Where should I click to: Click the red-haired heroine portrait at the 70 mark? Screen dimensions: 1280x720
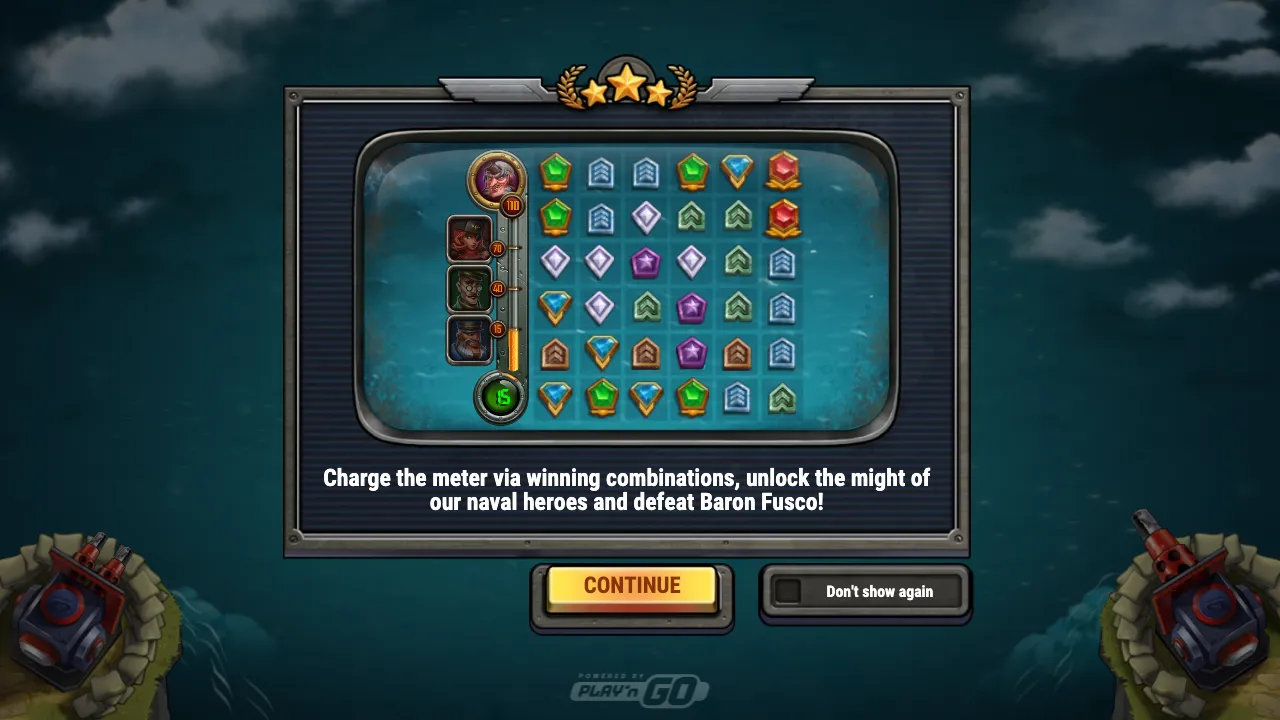click(471, 240)
